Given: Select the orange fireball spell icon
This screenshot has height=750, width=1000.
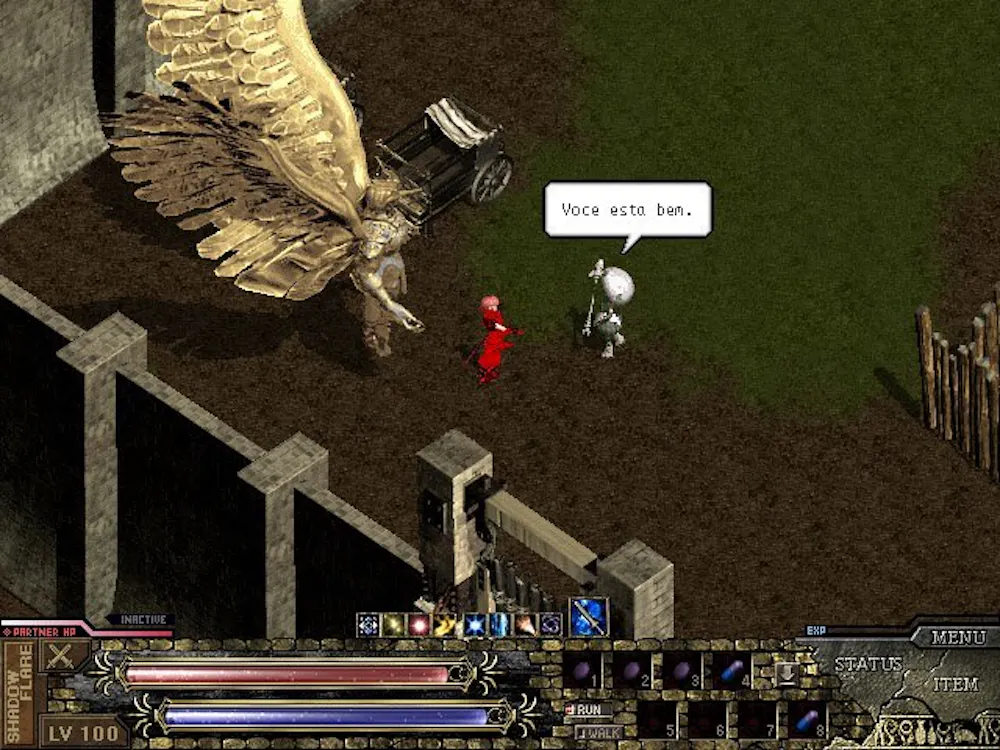Looking at the screenshot, I should (524, 625).
